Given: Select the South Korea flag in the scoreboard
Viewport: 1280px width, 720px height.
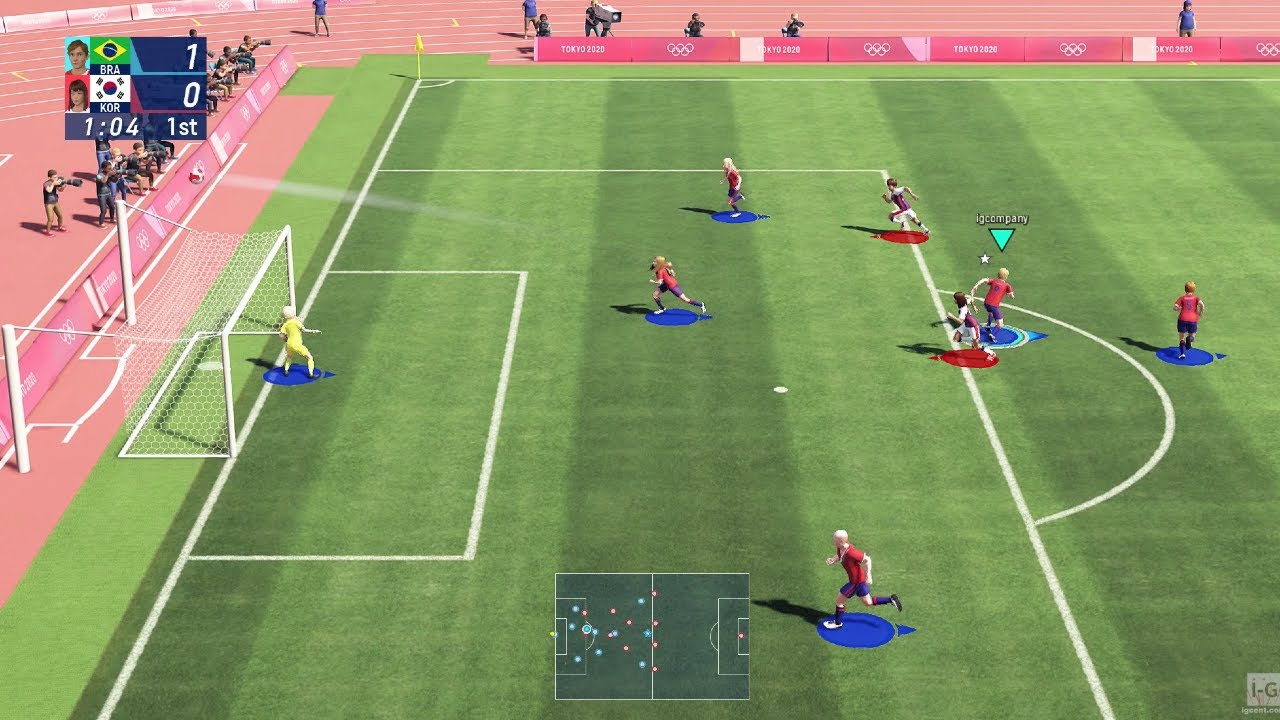Looking at the screenshot, I should [109, 90].
